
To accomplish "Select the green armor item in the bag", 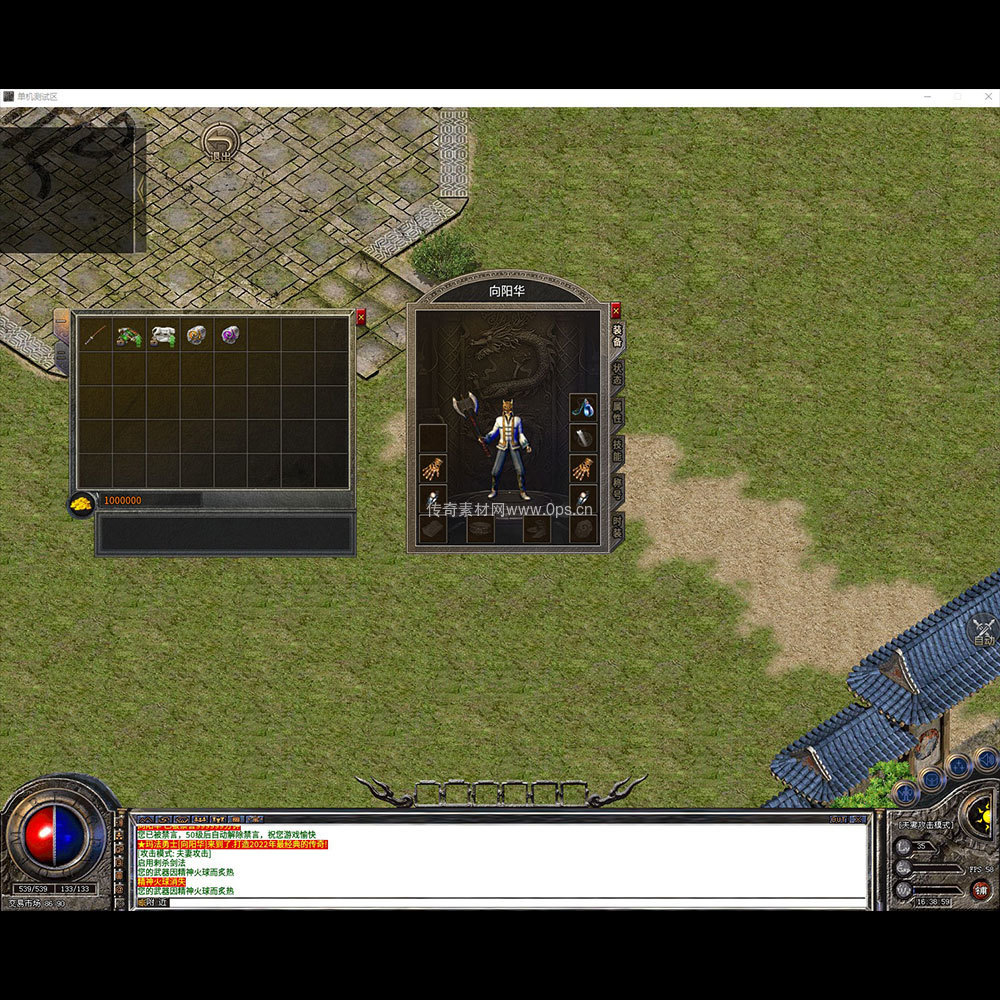I will coord(129,335).
